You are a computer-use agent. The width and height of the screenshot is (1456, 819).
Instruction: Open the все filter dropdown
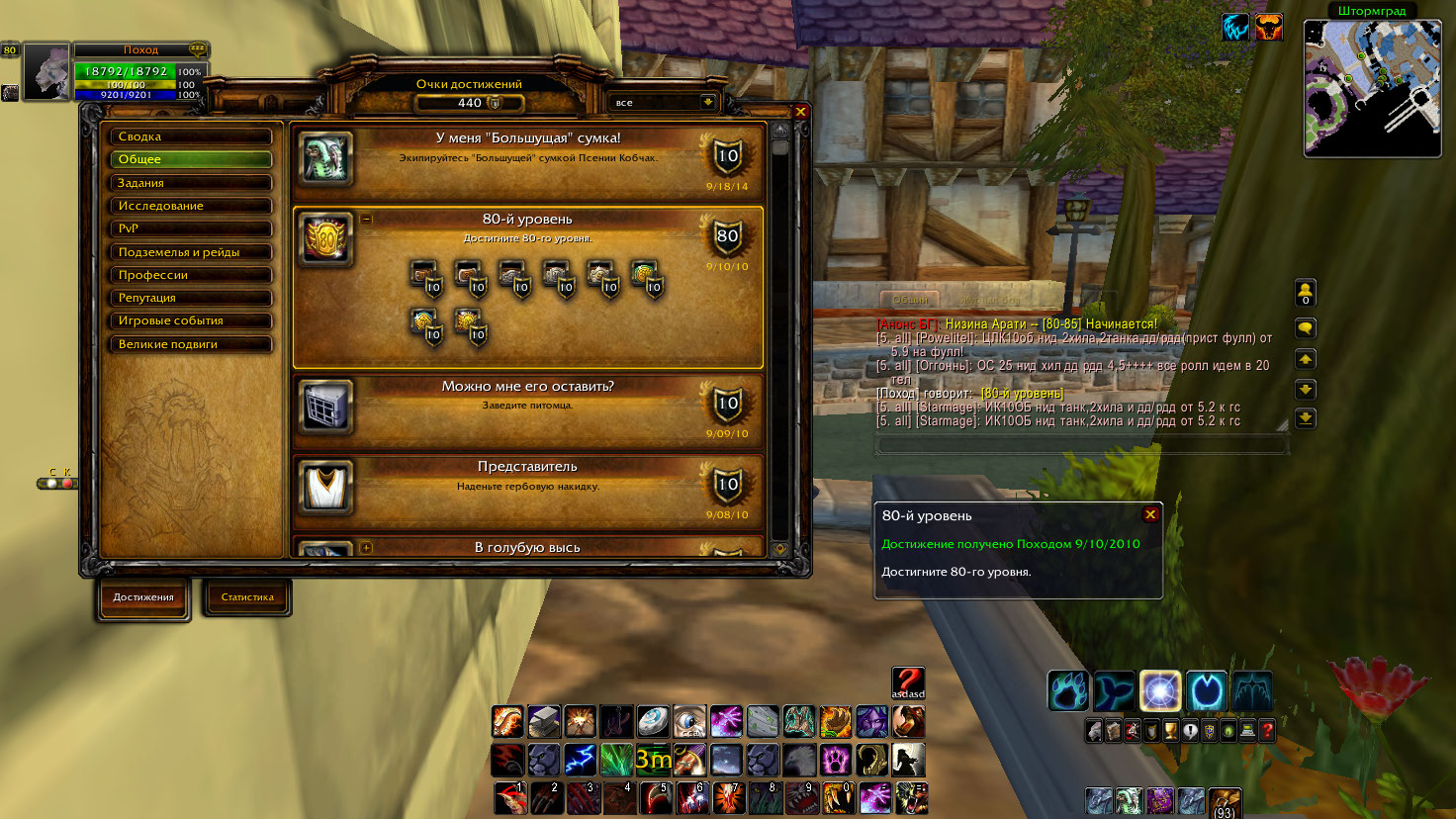(707, 102)
